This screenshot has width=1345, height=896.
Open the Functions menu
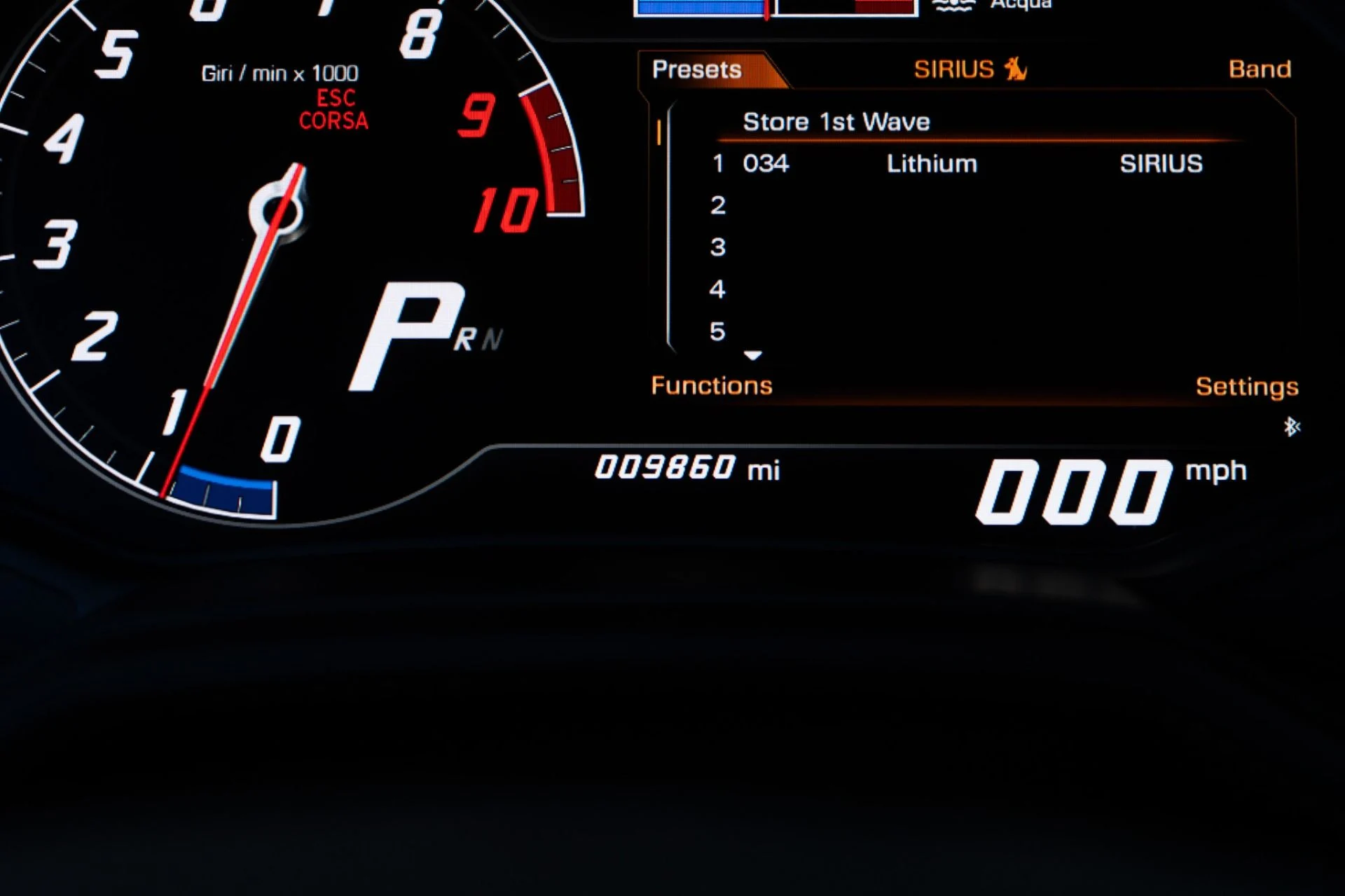[x=712, y=385]
